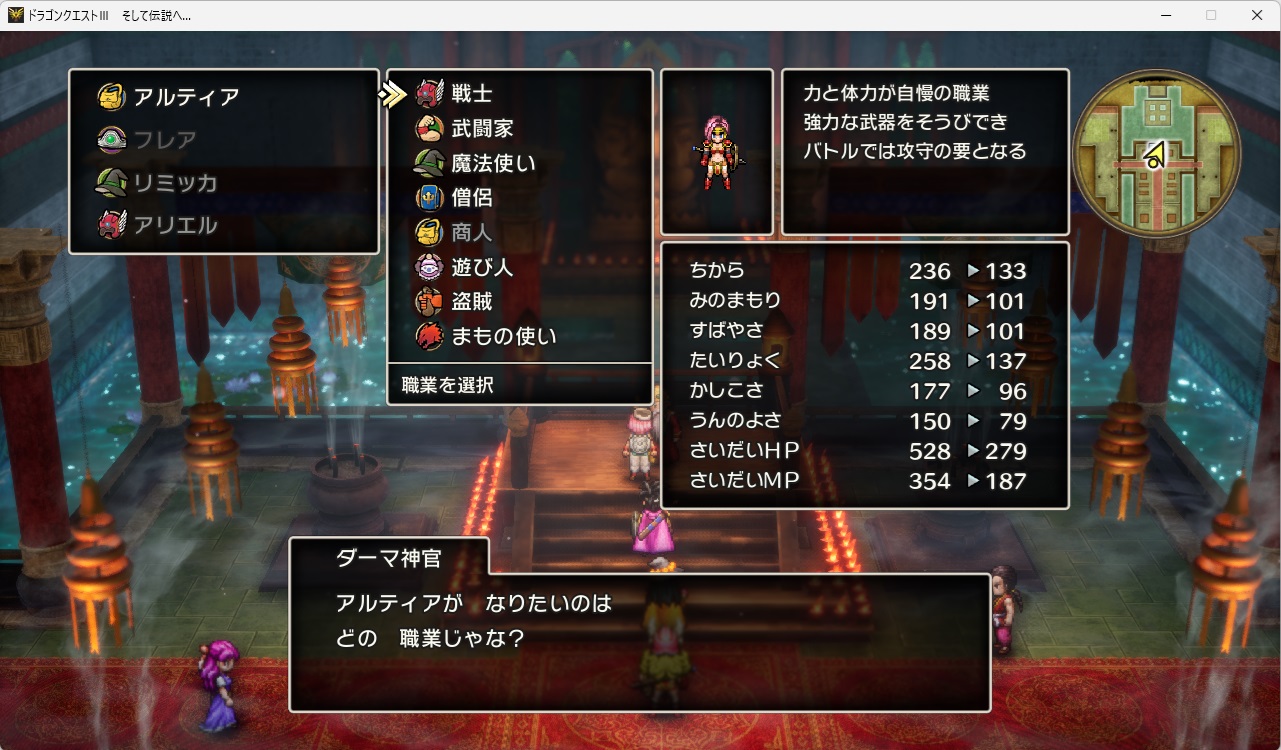Select the 魔法使い (Mage) job icon
Viewport: 1281px width, 750px height.
(x=430, y=162)
